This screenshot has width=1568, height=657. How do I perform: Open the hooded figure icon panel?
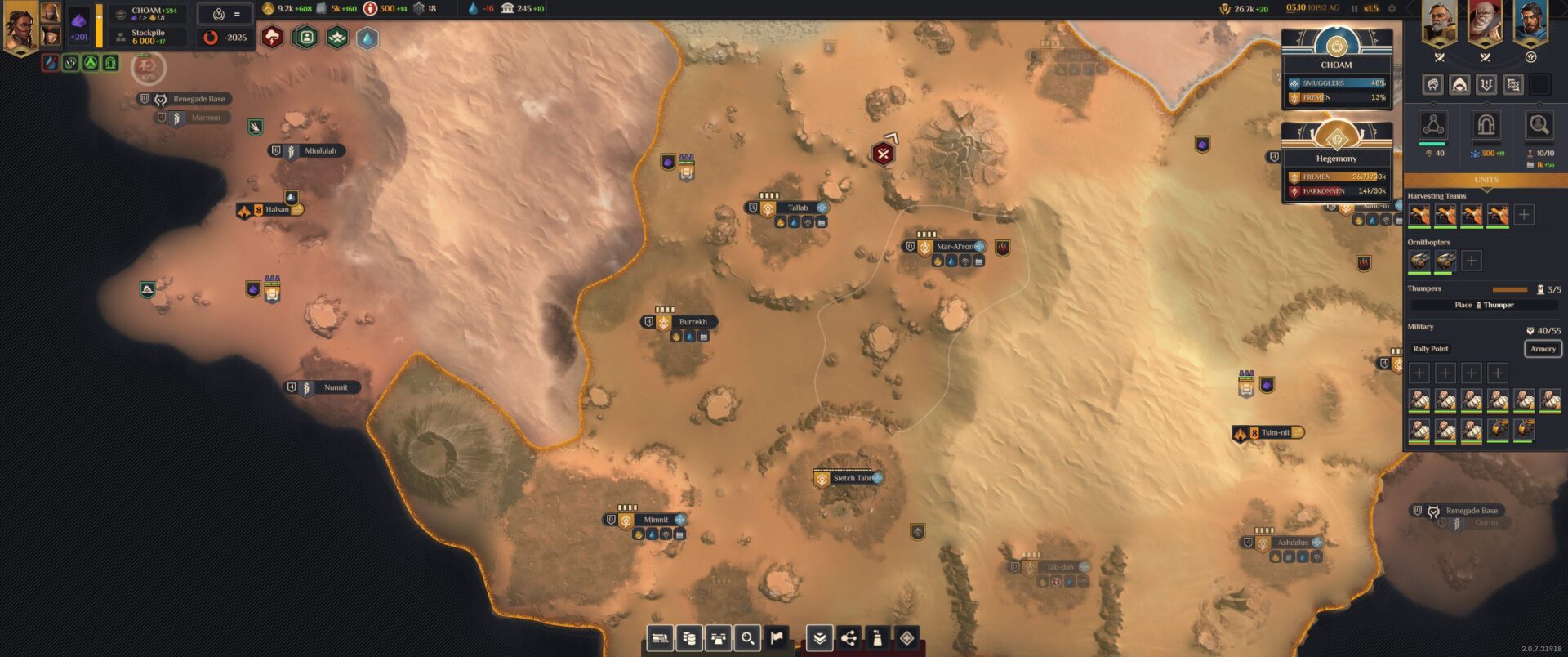click(1459, 84)
